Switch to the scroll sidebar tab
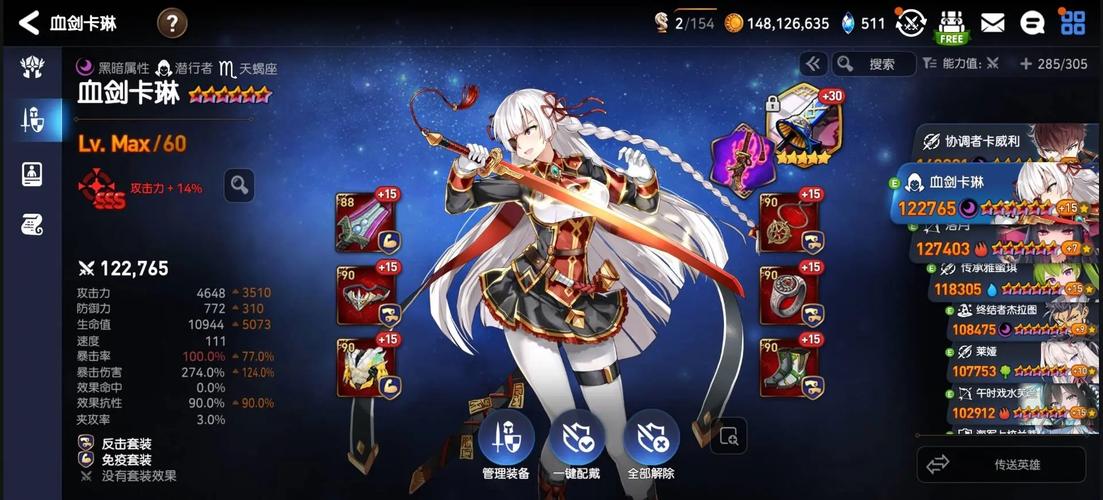 click(x=31, y=224)
